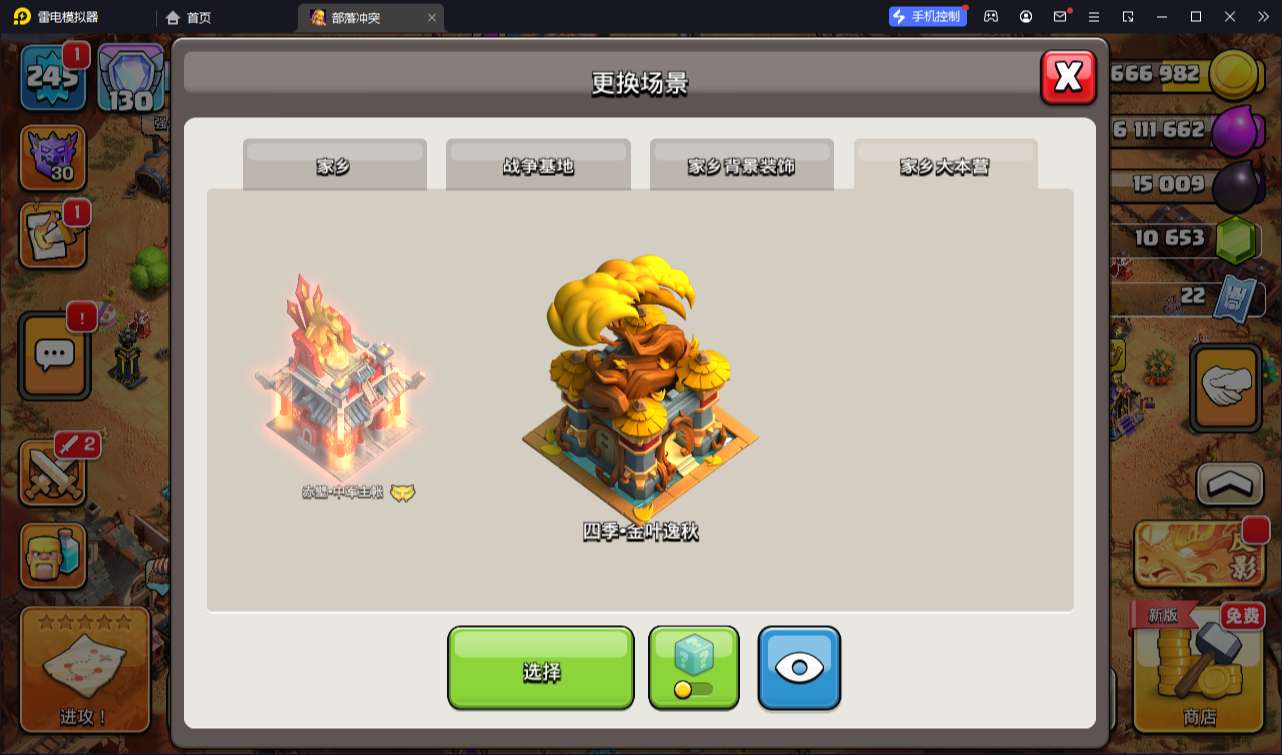Close the 更换场景 dialog
This screenshot has width=1282, height=755.
1068,77
